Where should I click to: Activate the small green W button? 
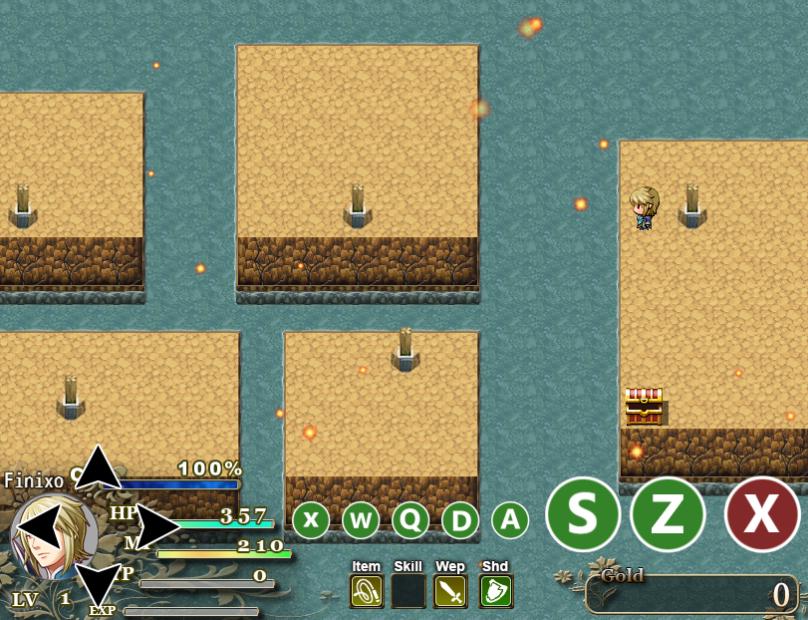coord(361,520)
